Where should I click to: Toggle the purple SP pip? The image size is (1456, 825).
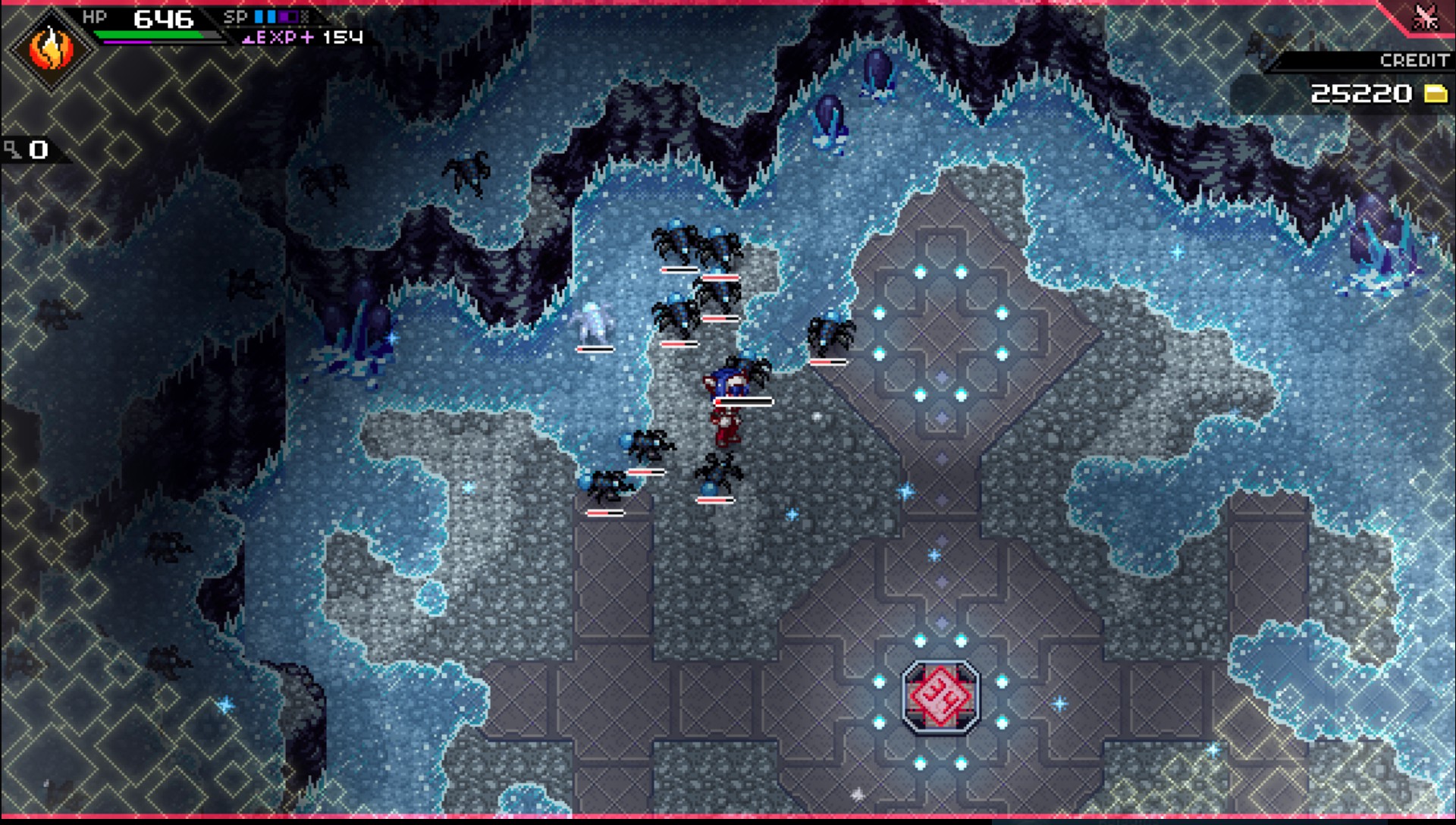[x=287, y=15]
